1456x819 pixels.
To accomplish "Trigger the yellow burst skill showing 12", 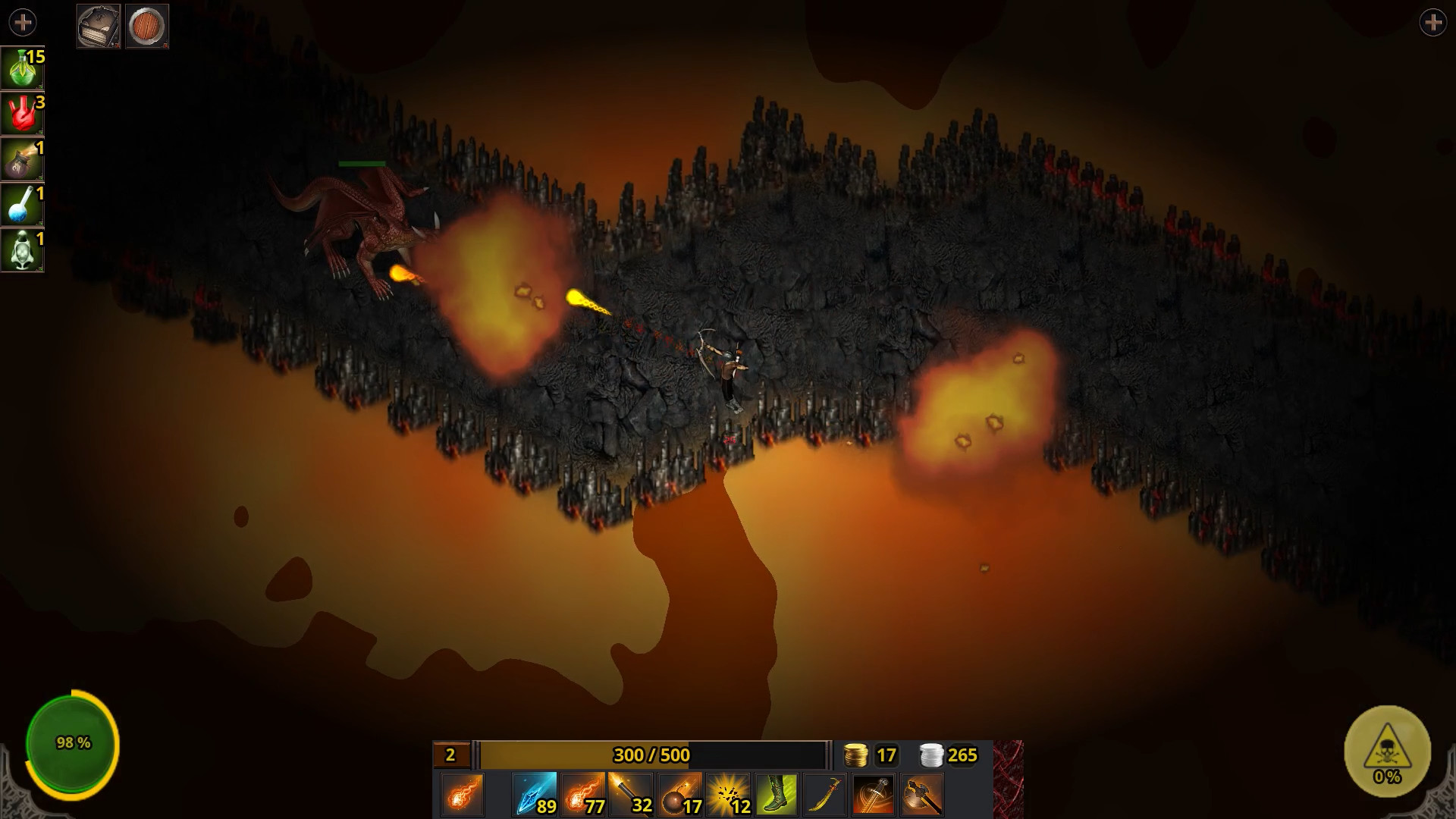I will (728, 795).
